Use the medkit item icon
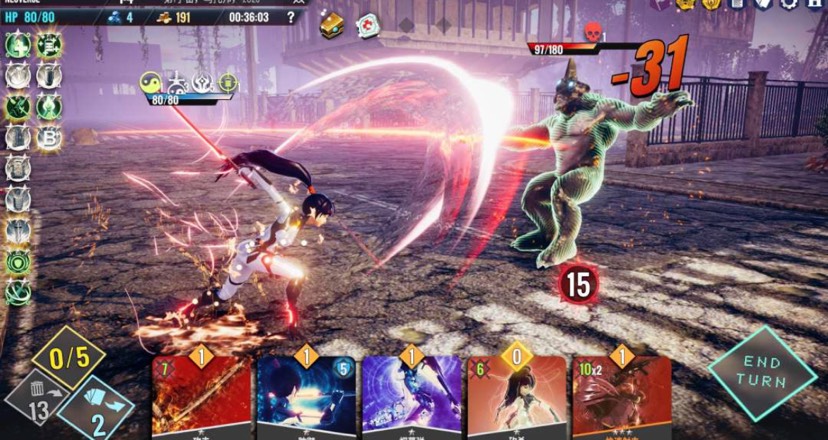The image size is (828, 440). click(x=368, y=25)
